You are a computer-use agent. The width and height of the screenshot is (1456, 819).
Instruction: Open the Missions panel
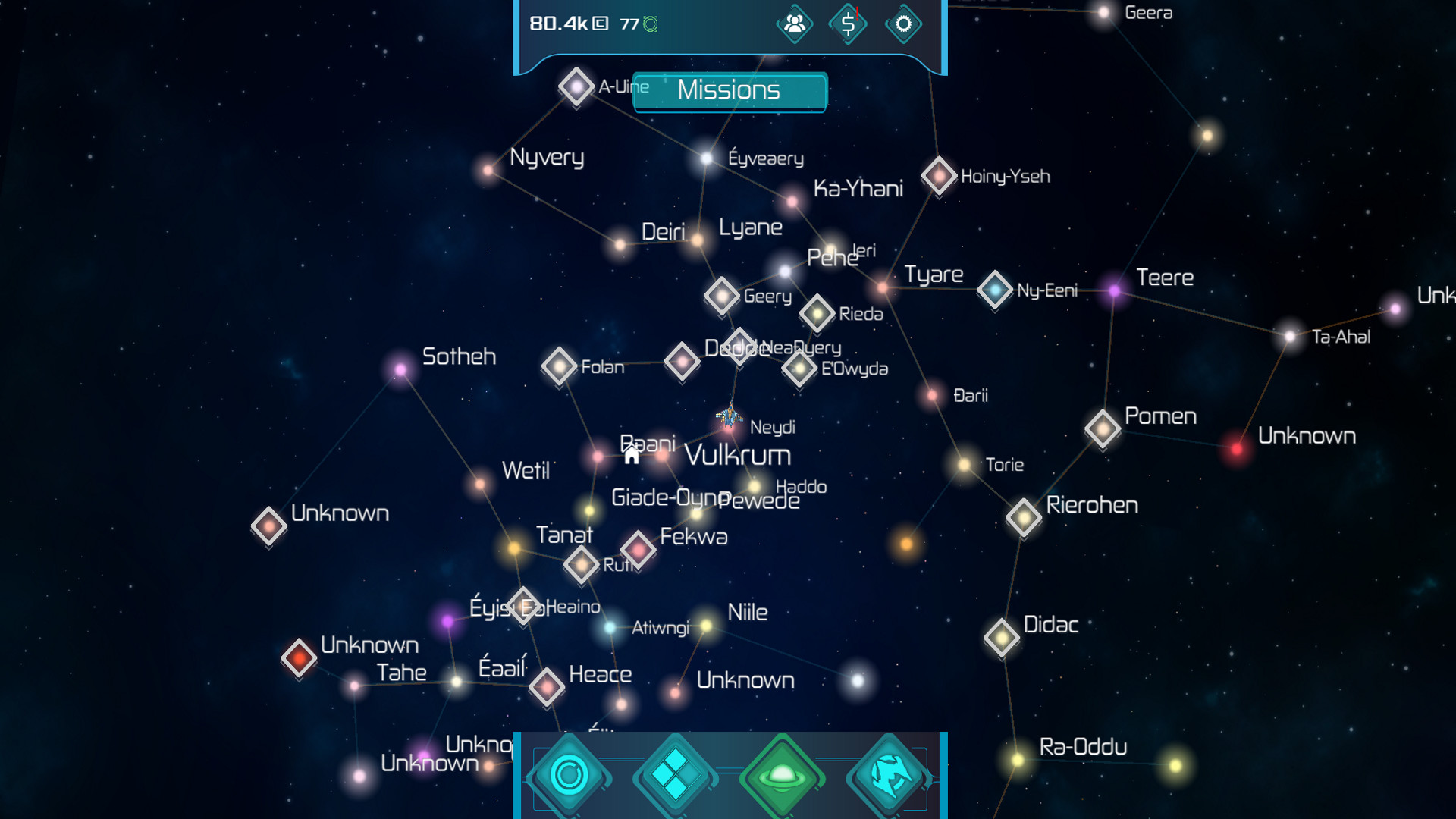pyautogui.click(x=729, y=92)
